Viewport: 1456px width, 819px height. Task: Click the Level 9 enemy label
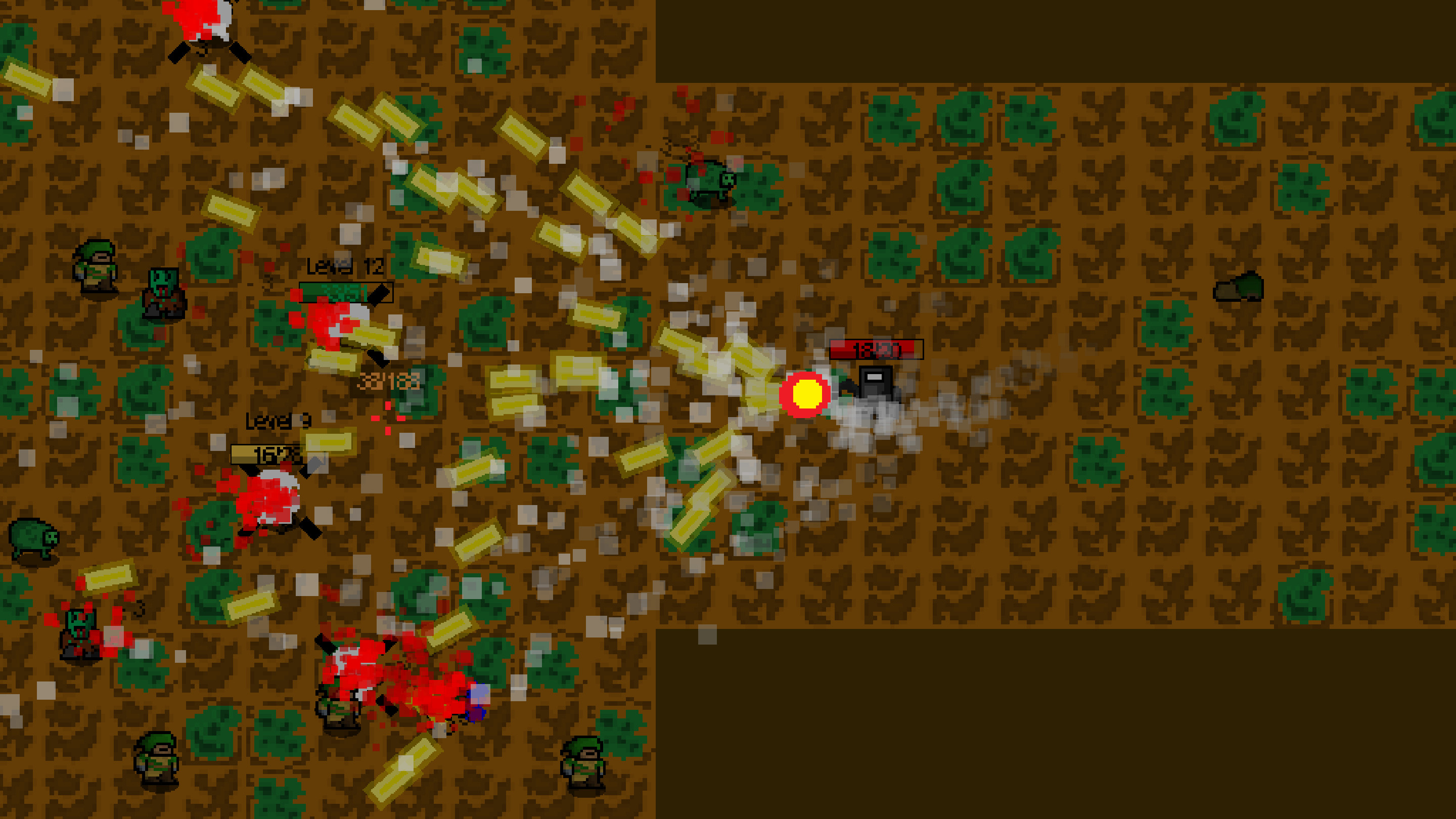(277, 421)
